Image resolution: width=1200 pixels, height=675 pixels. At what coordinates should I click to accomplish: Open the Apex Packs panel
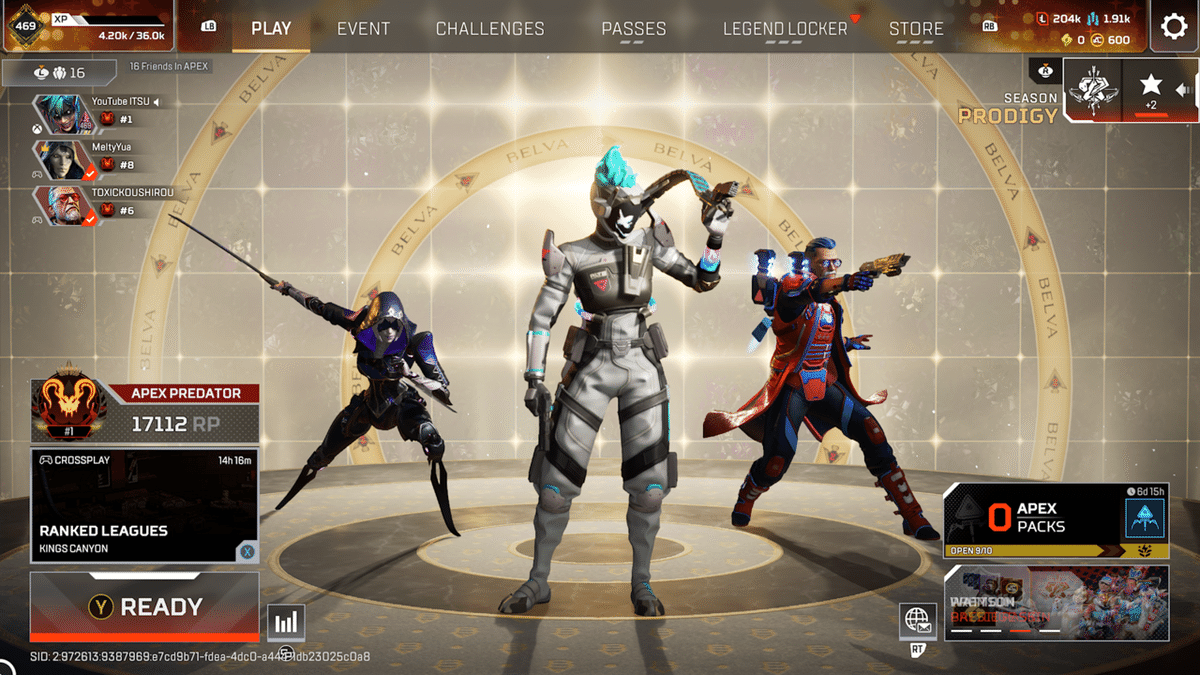(x=1055, y=518)
